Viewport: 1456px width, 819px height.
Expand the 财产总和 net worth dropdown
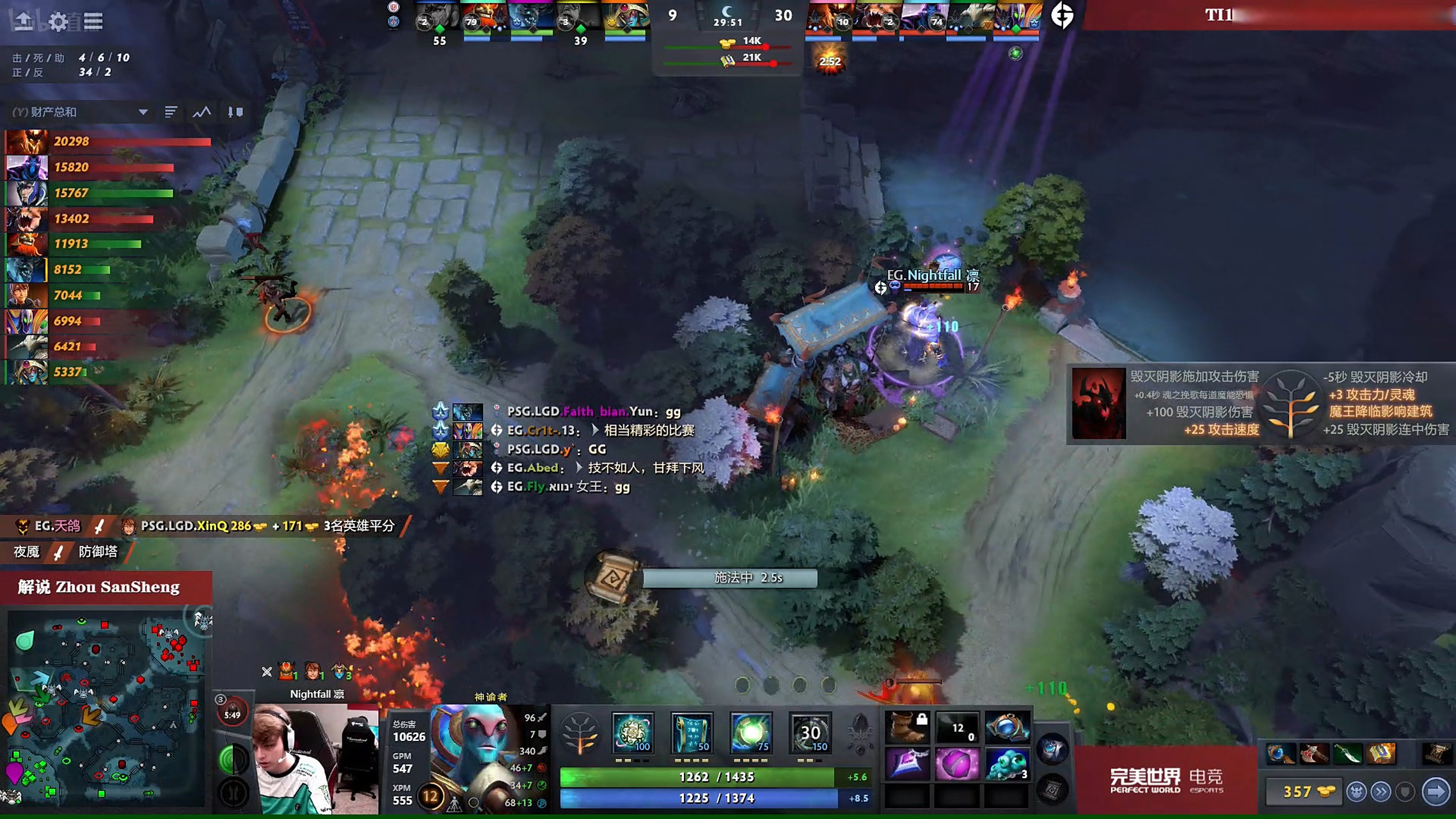[143, 112]
